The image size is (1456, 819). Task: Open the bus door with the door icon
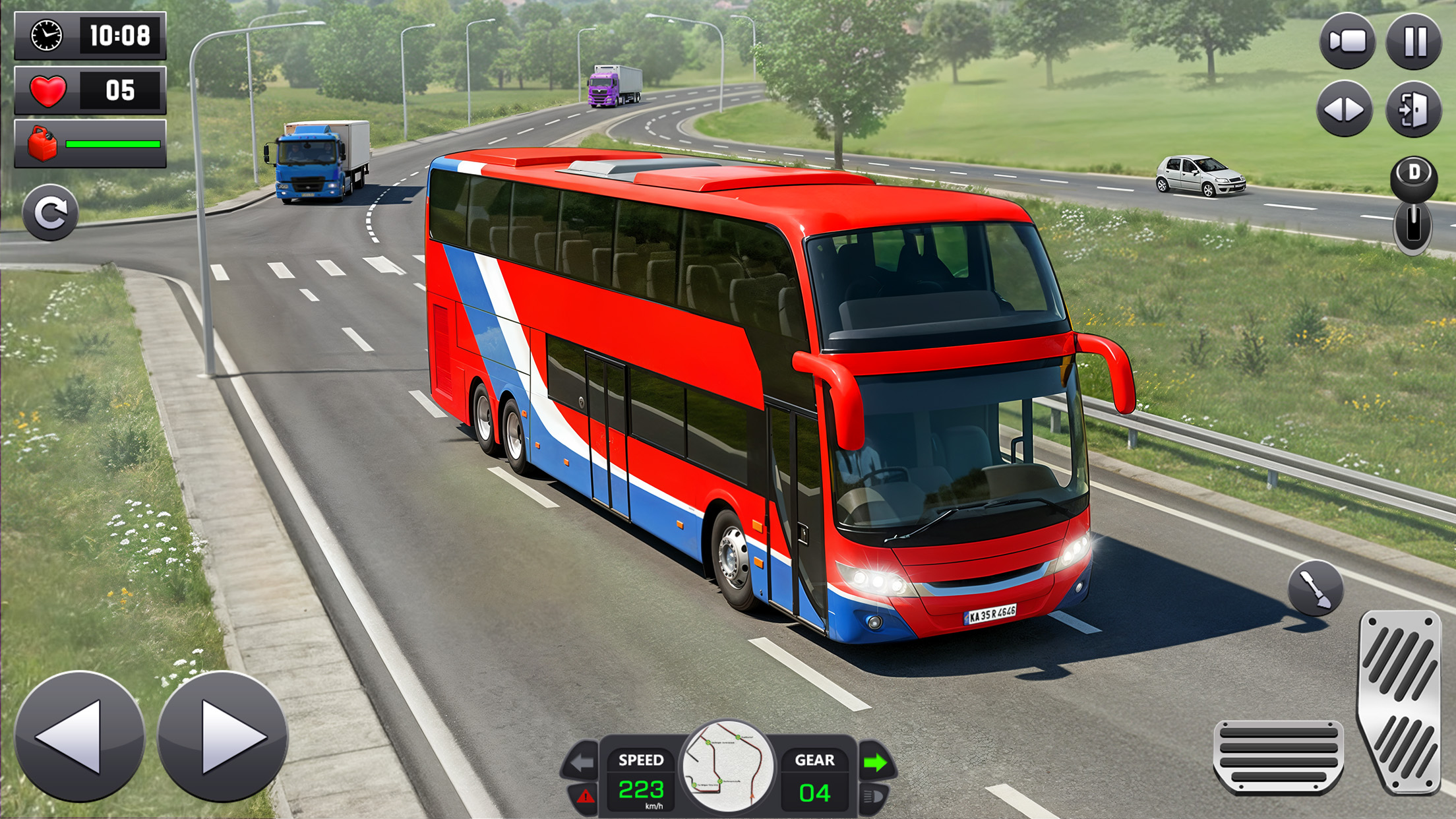1414,109
